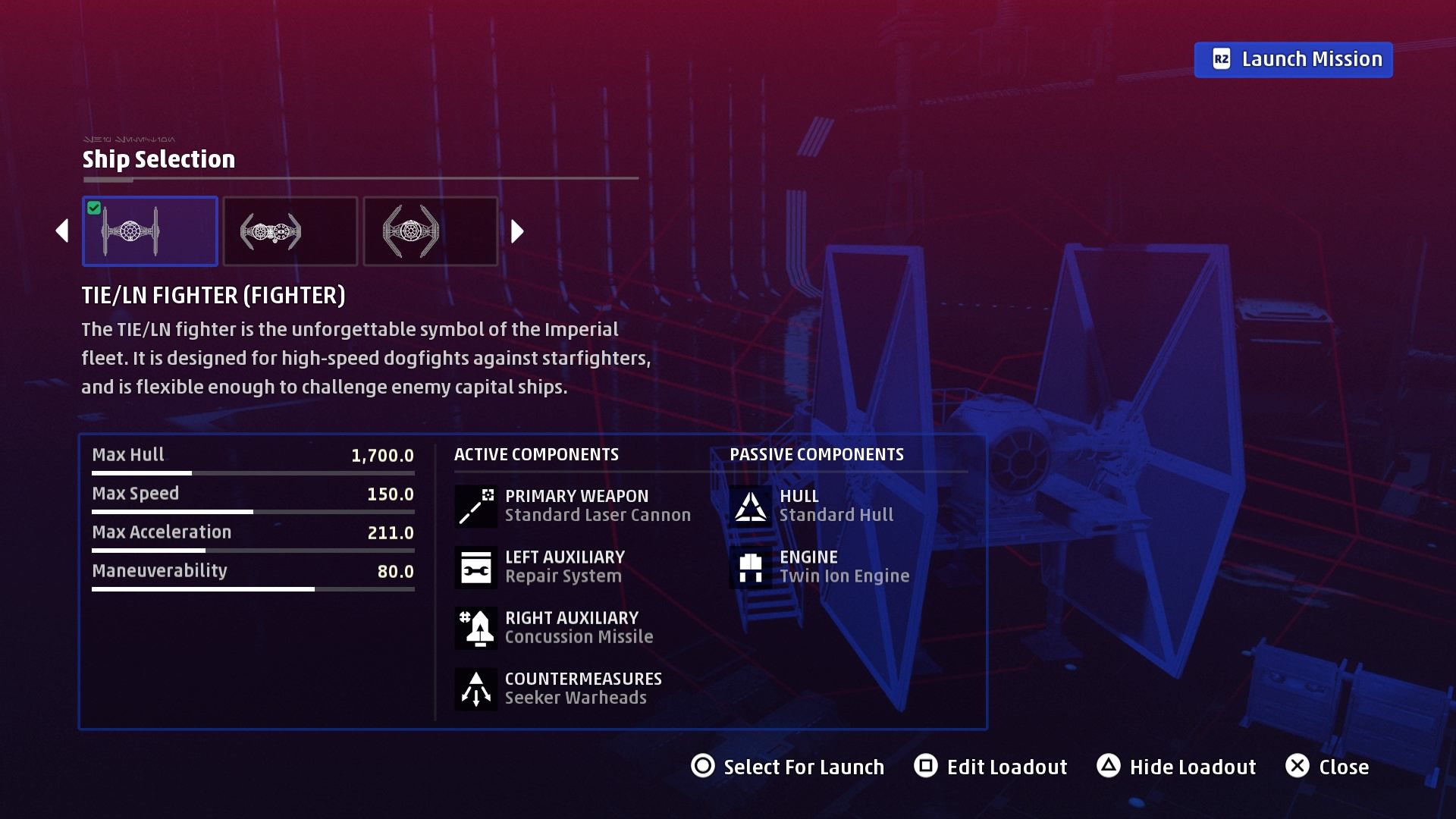Click the triangle Hide Loadout control

click(1109, 767)
